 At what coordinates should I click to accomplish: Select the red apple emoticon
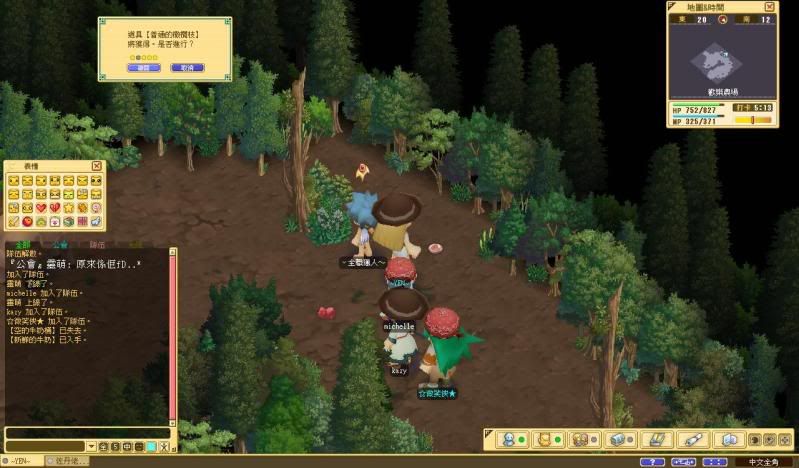pos(26,221)
